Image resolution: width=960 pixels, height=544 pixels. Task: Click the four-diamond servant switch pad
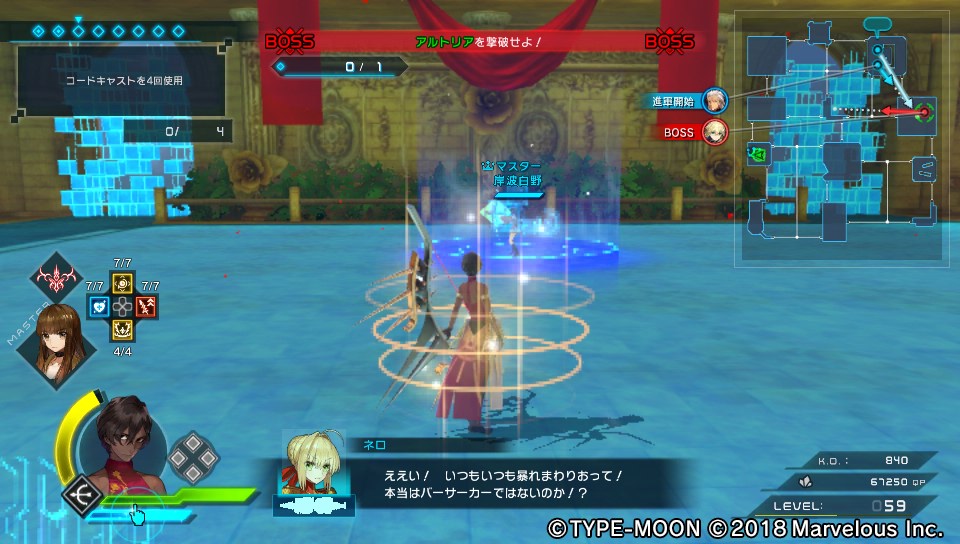191,457
